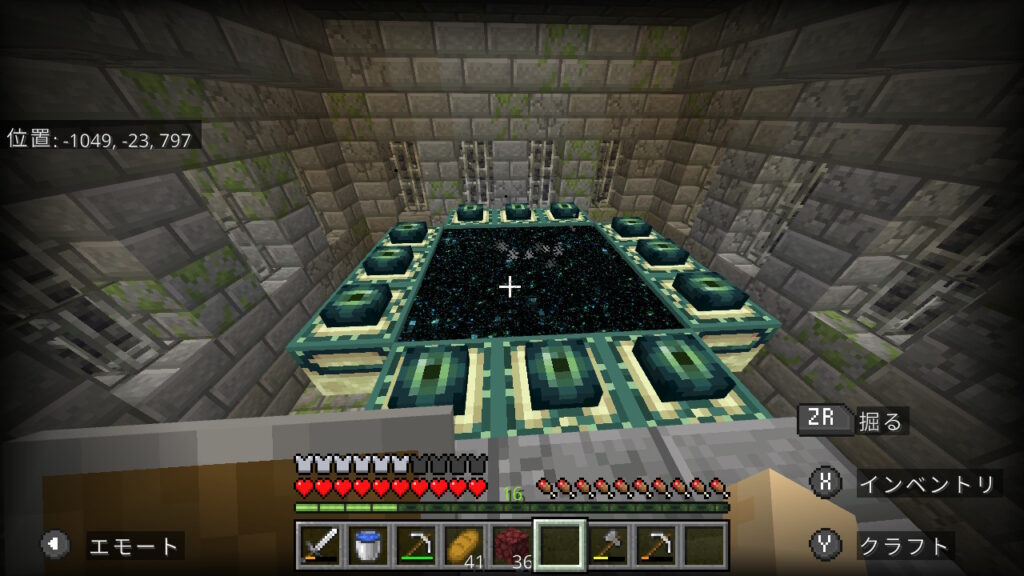Choose the pickaxe with the green durability bar

(x=416, y=546)
